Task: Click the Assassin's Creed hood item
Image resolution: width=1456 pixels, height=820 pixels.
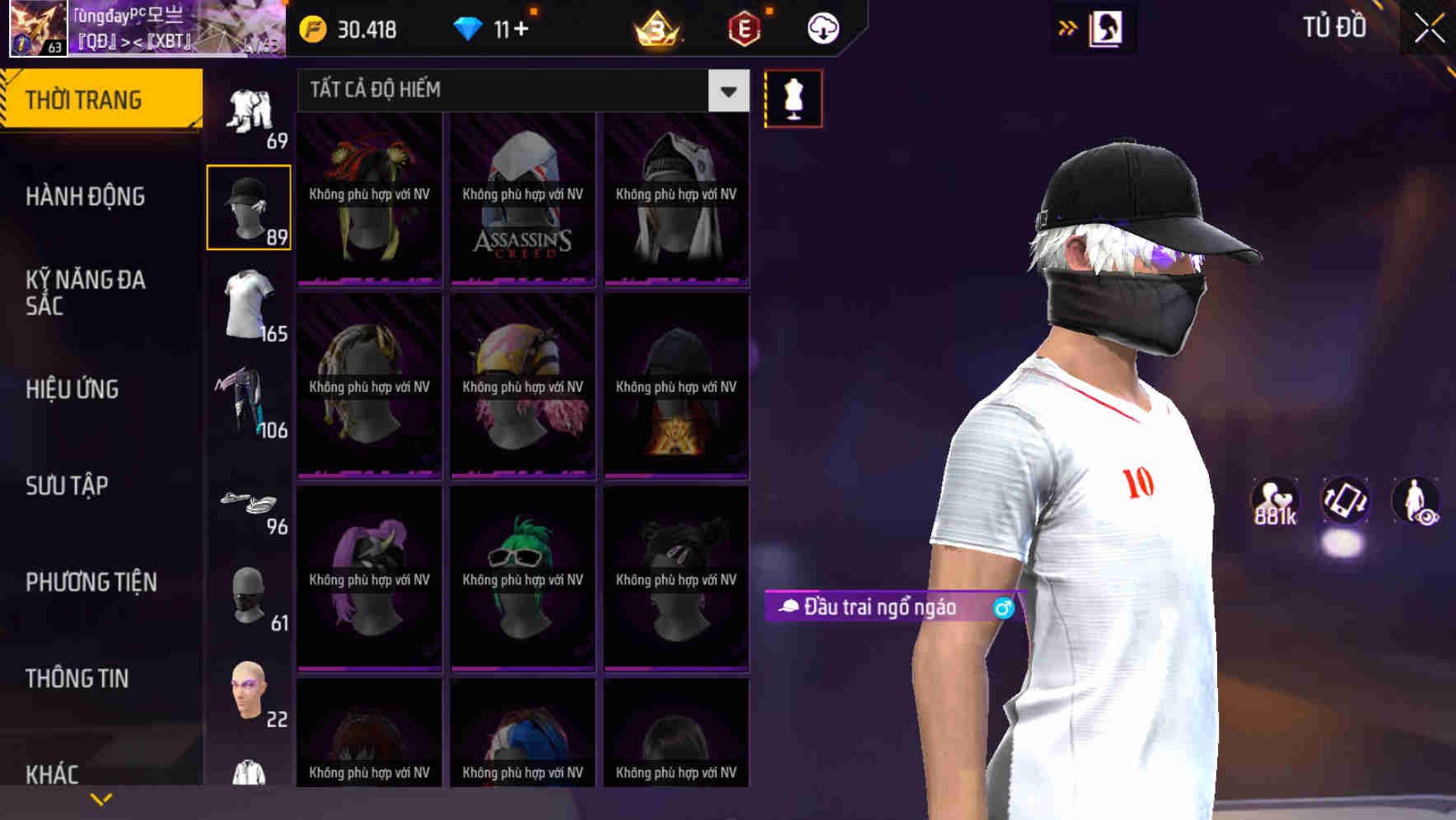Action: click(x=522, y=198)
